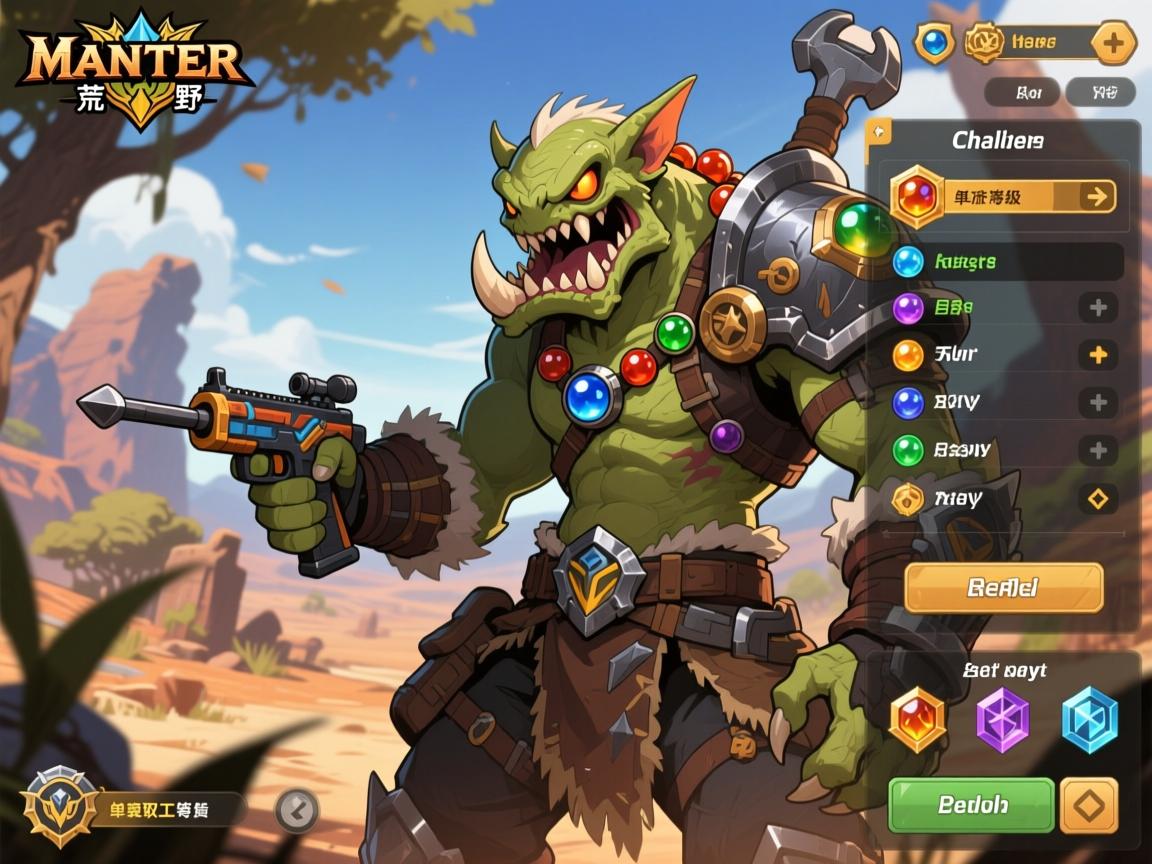Switch to the left pill tab under the currency bar
Viewport: 1152px width, 864px height.
pos(1021,93)
